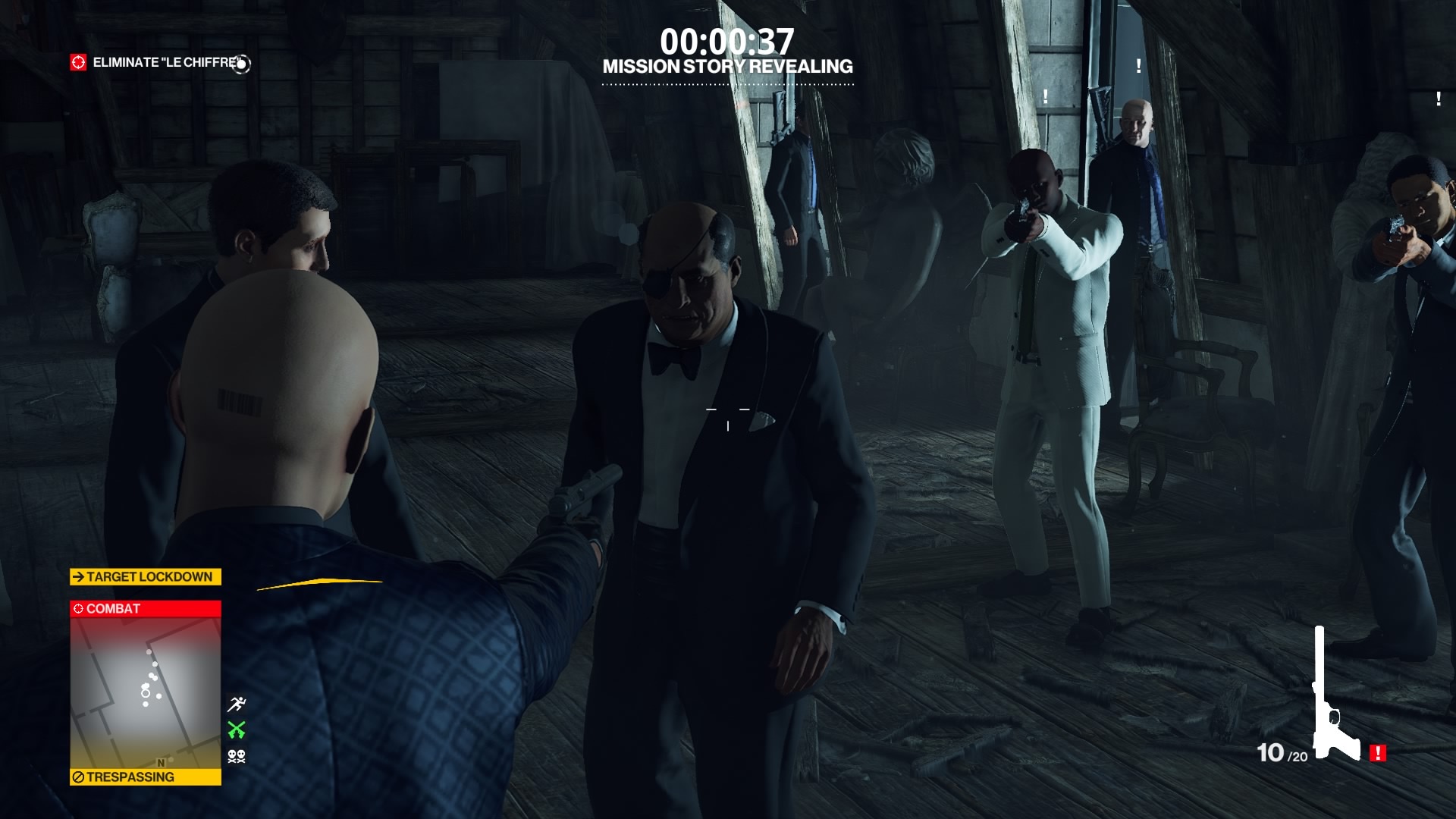Screen dimensions: 1456x819
Task: Click the red Combat status label
Action: click(146, 609)
